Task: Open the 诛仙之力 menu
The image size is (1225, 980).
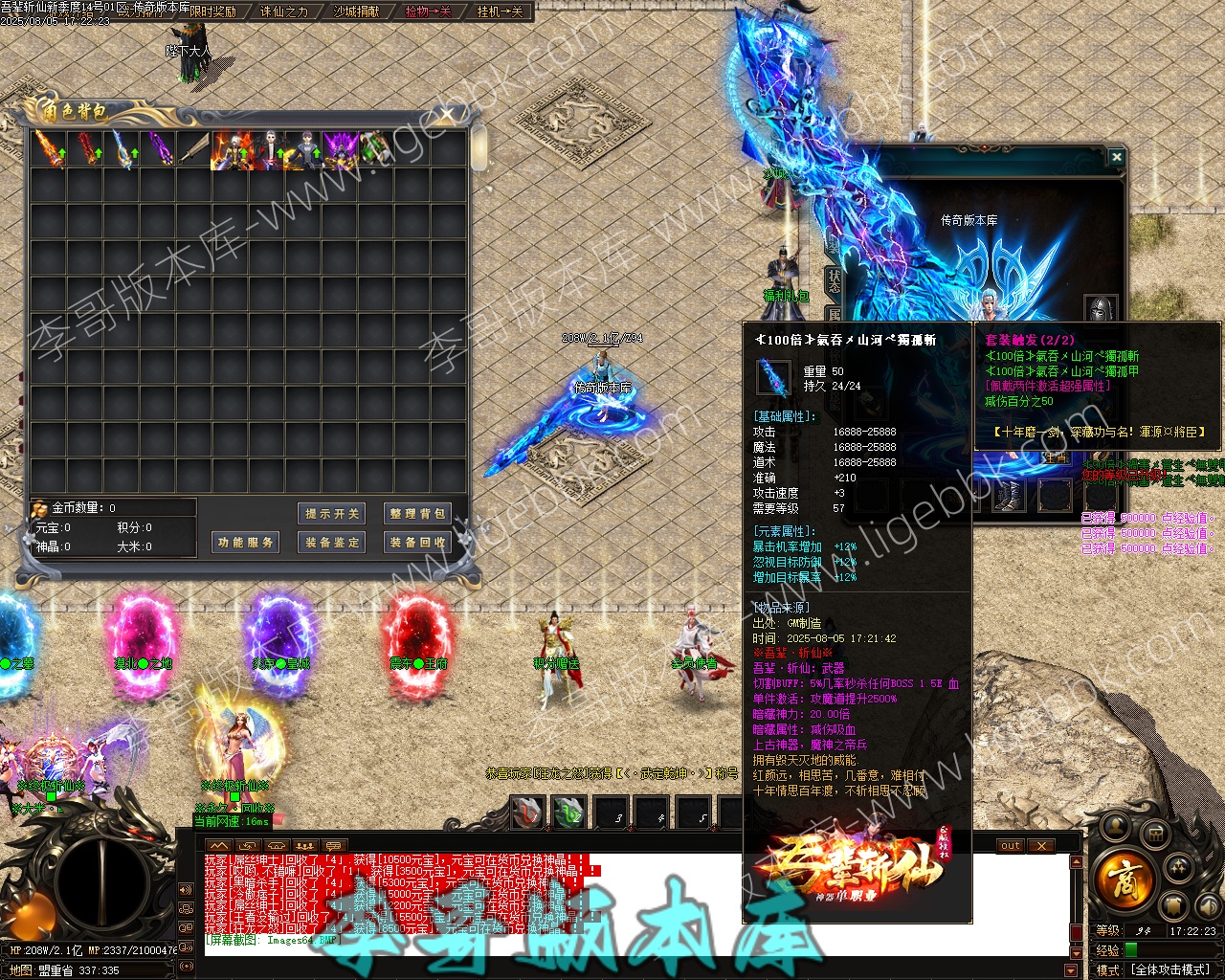Action: (284, 11)
